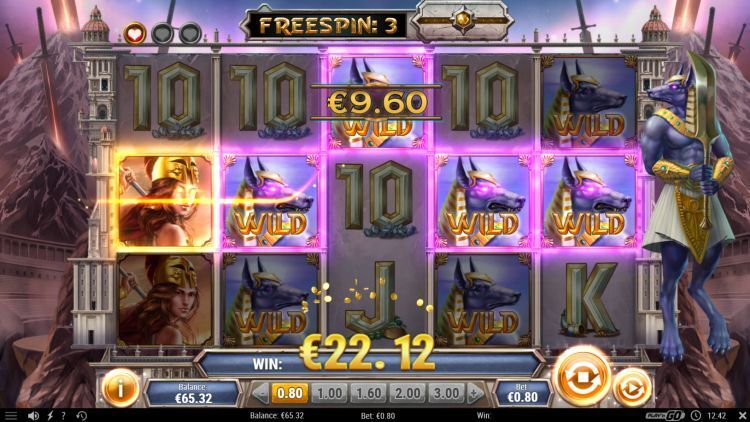Decrease bet with the left arrow
The width and height of the screenshot is (750, 422).
click(260, 393)
